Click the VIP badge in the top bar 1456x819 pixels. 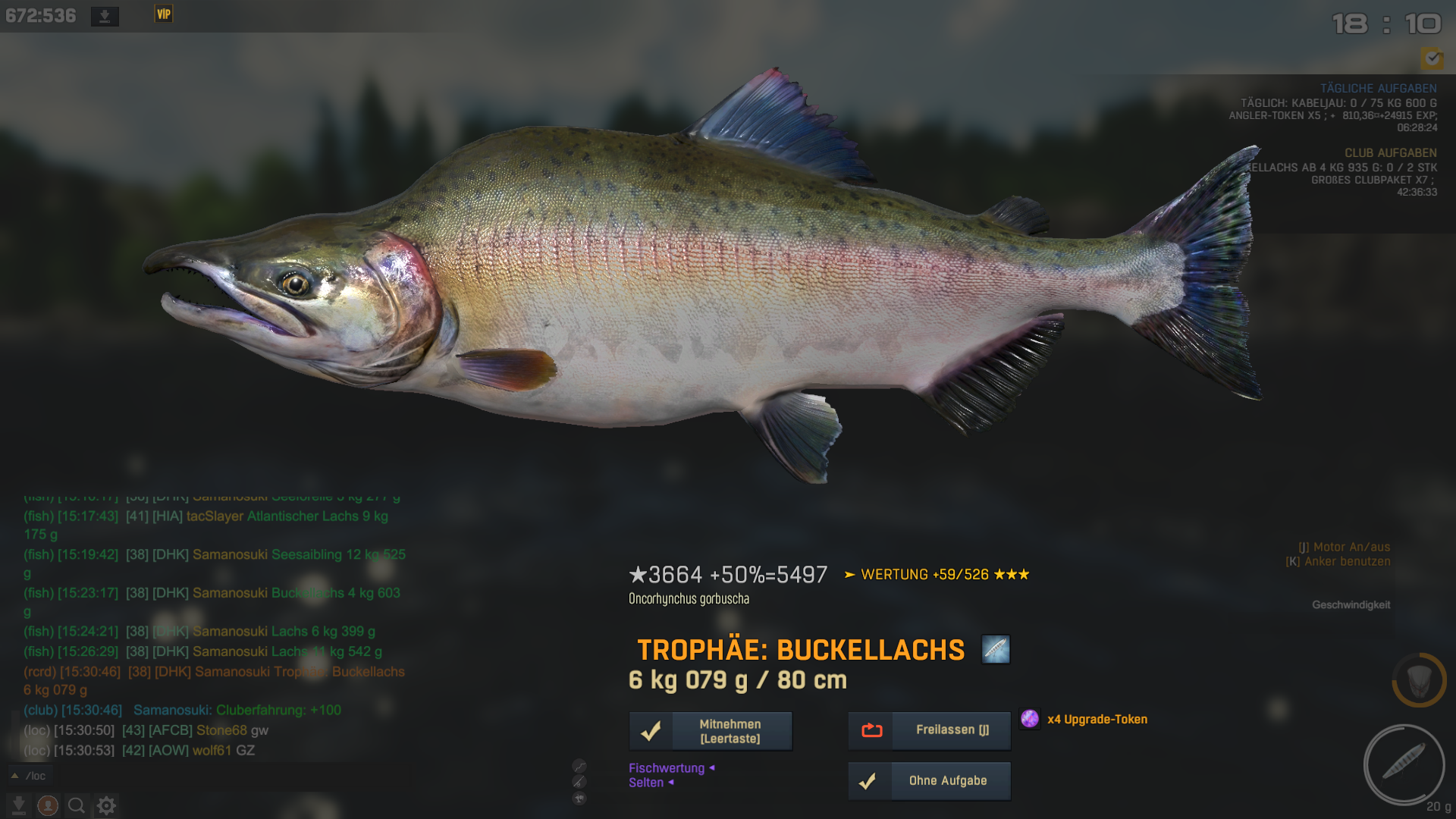click(164, 14)
